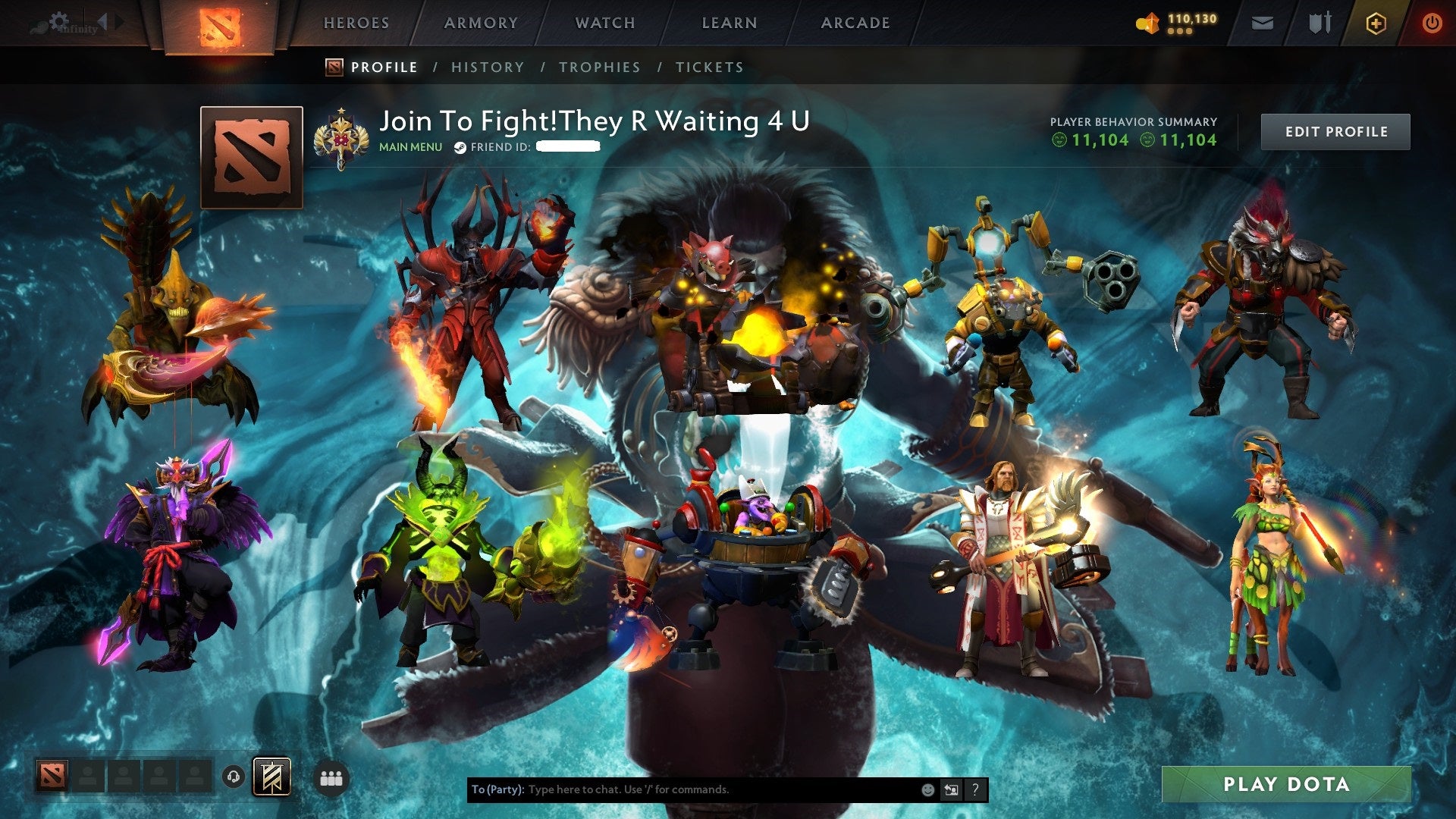Open the ARCADE menu
The width and height of the screenshot is (1456, 819).
click(855, 23)
